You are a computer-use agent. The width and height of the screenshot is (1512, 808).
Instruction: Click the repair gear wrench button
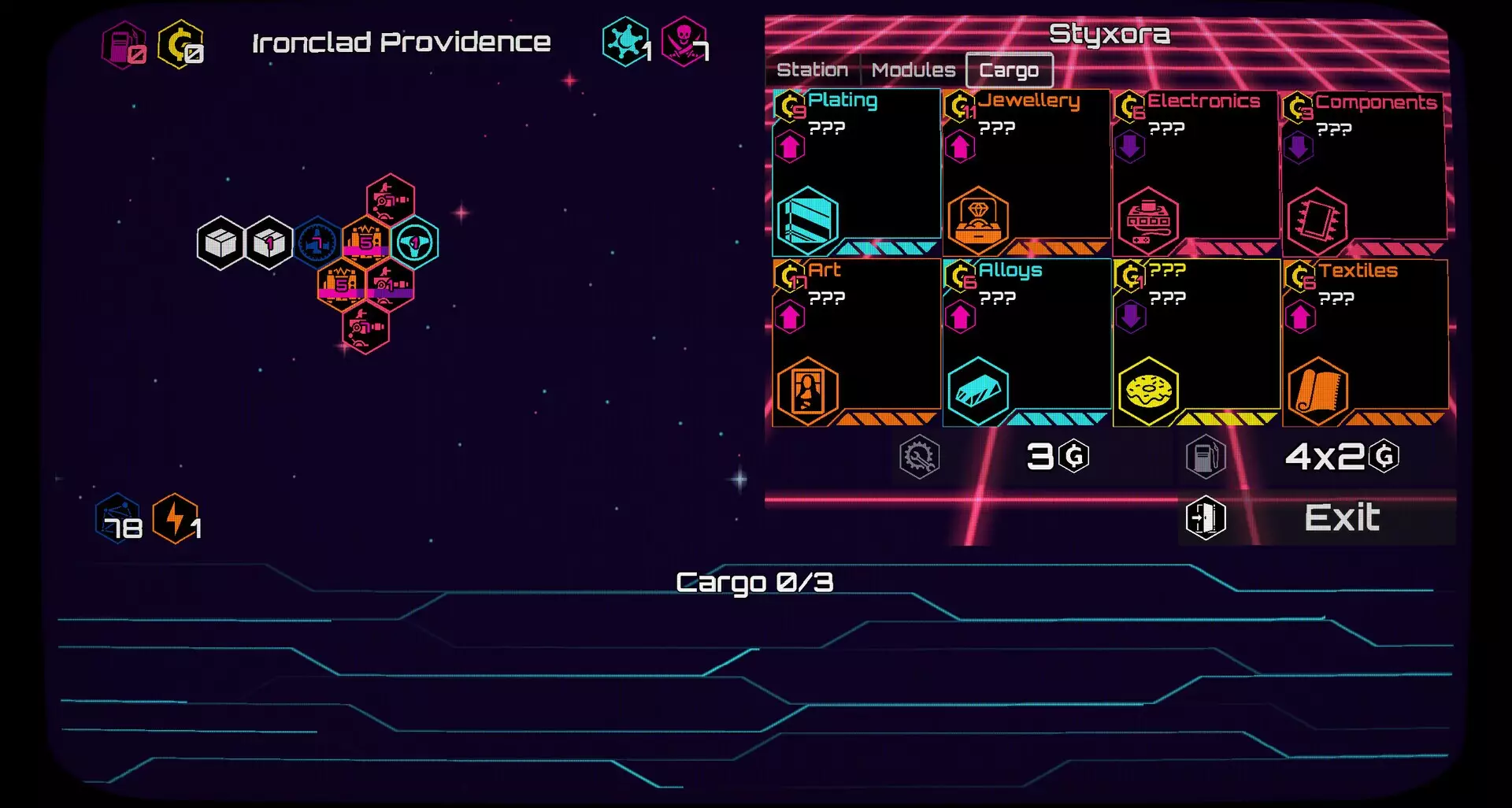coord(919,457)
